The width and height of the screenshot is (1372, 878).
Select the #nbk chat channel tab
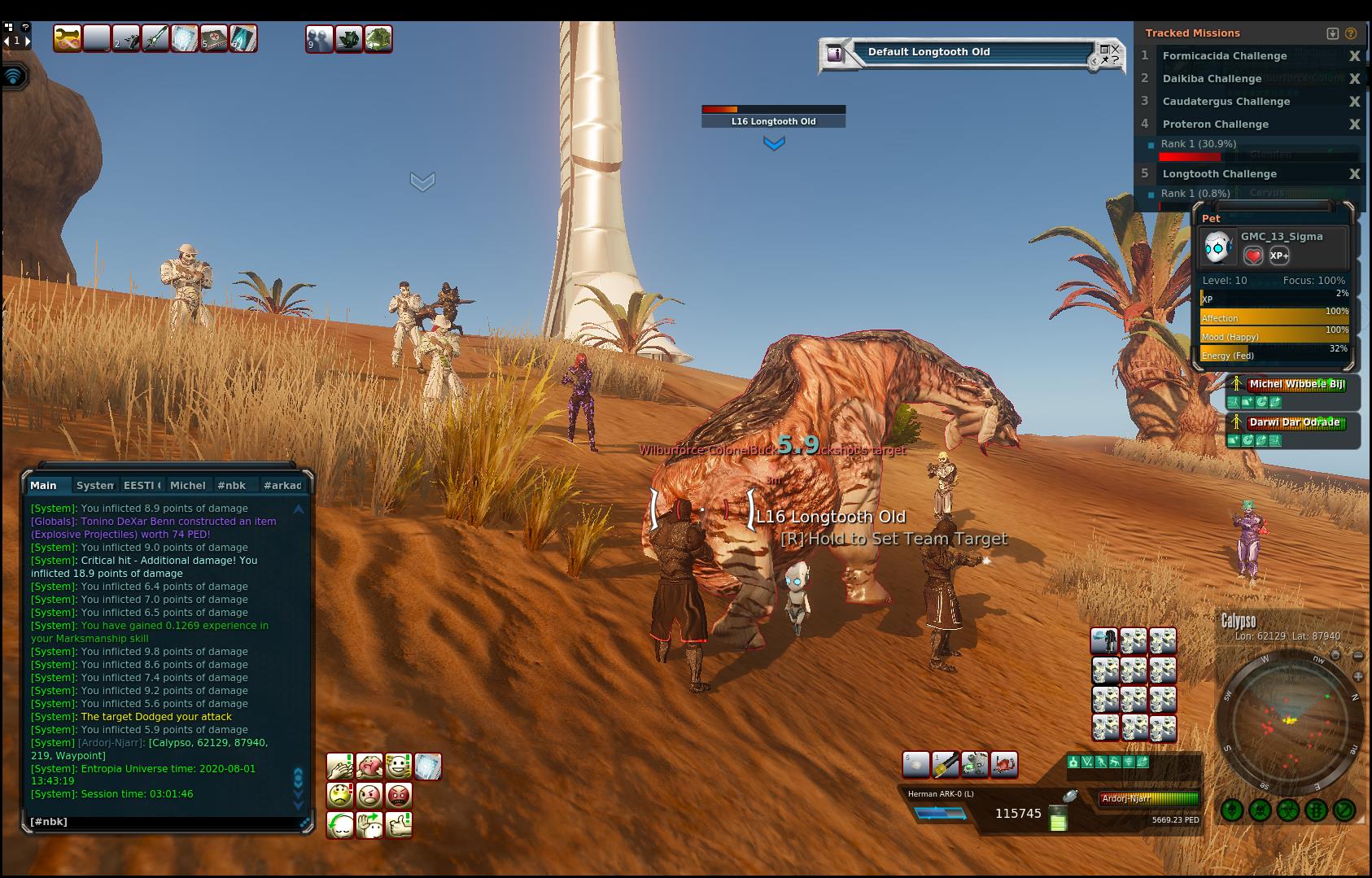(x=231, y=485)
